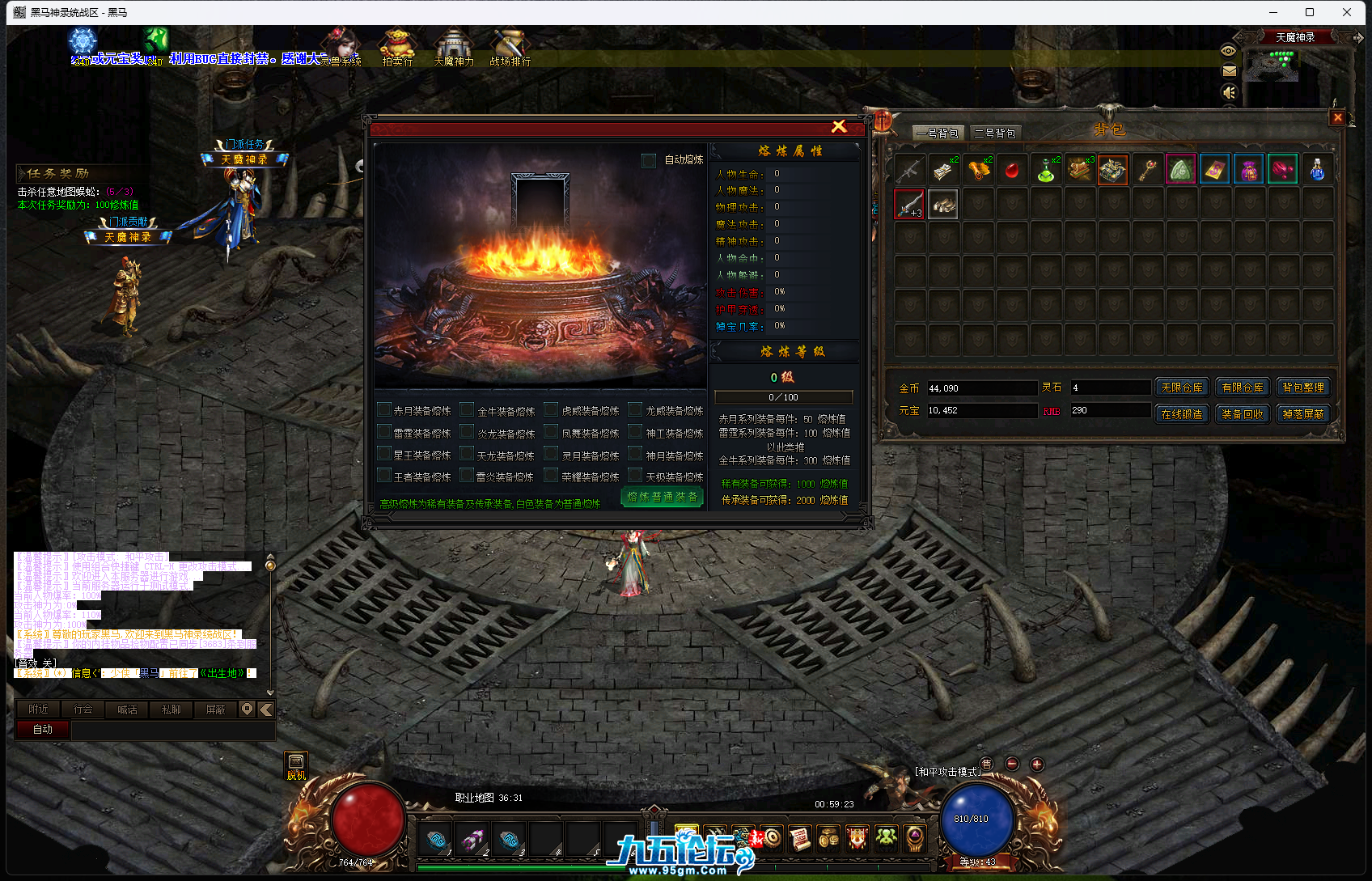Tick the 王者装备熔炼 checkbox
Screen dimensions: 1372x881
click(385, 477)
